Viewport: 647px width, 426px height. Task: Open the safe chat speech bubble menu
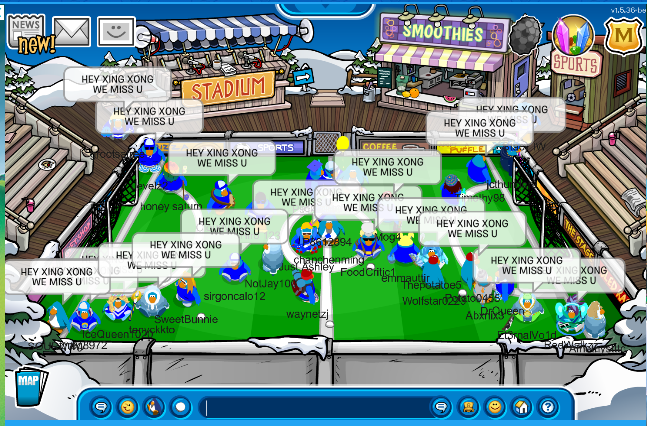coord(101,407)
